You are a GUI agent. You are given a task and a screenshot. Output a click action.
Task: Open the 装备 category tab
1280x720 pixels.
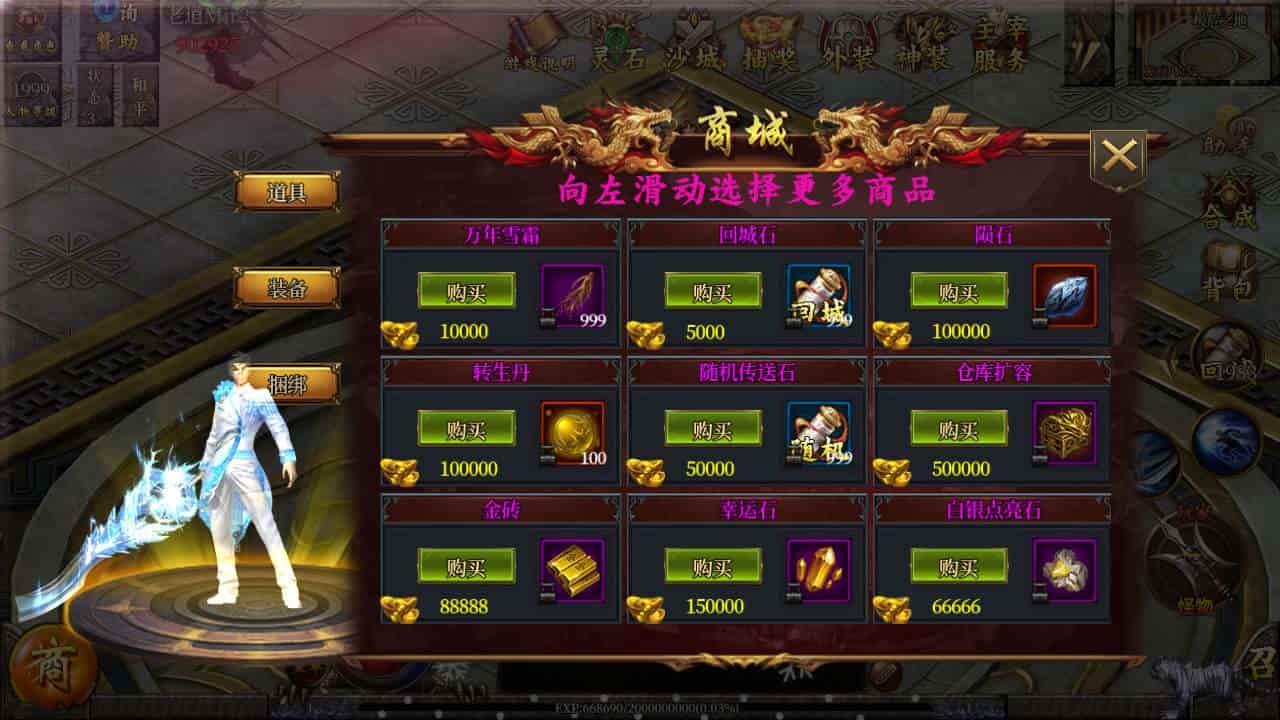286,289
